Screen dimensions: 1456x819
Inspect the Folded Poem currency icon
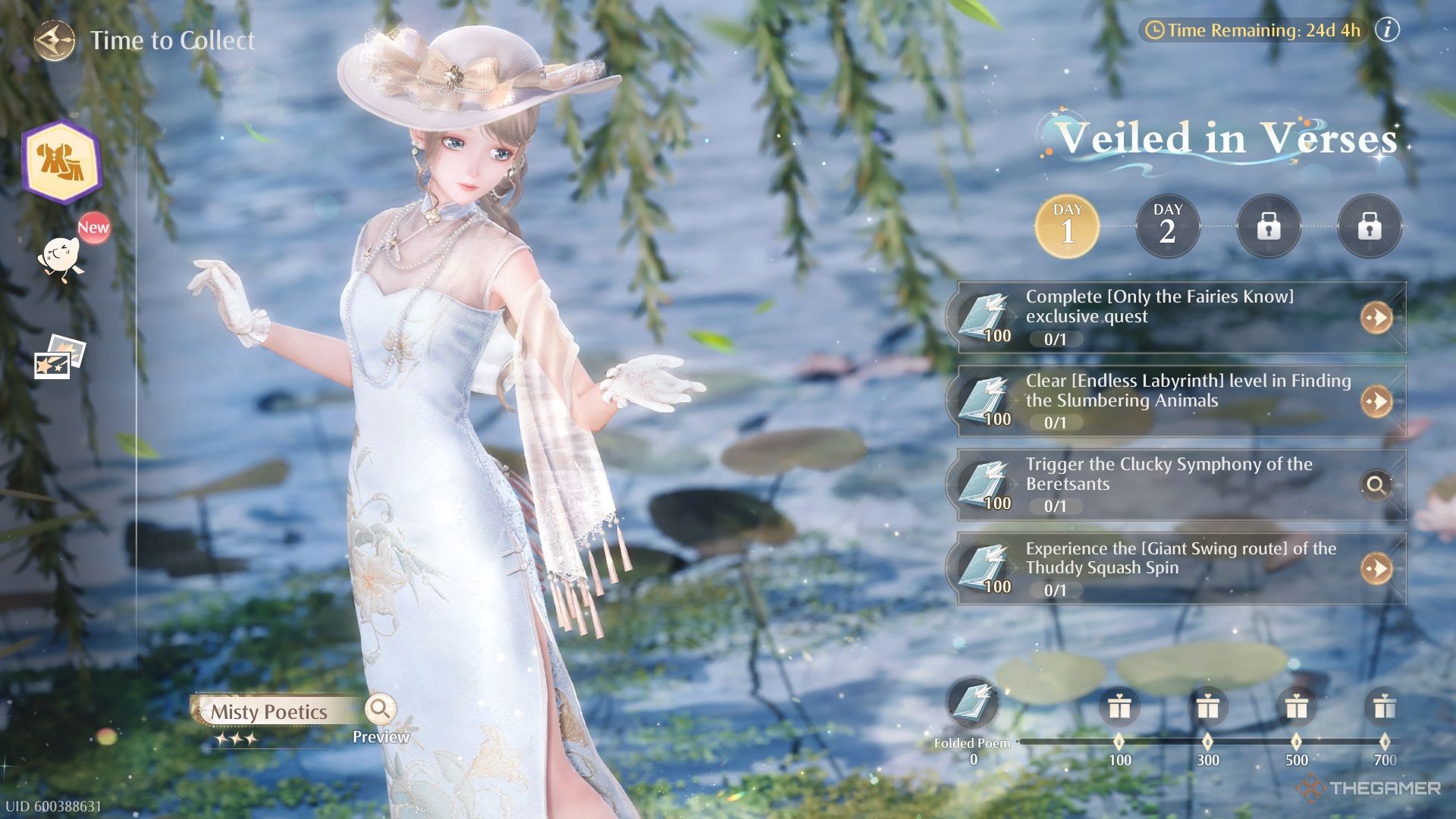point(972,702)
